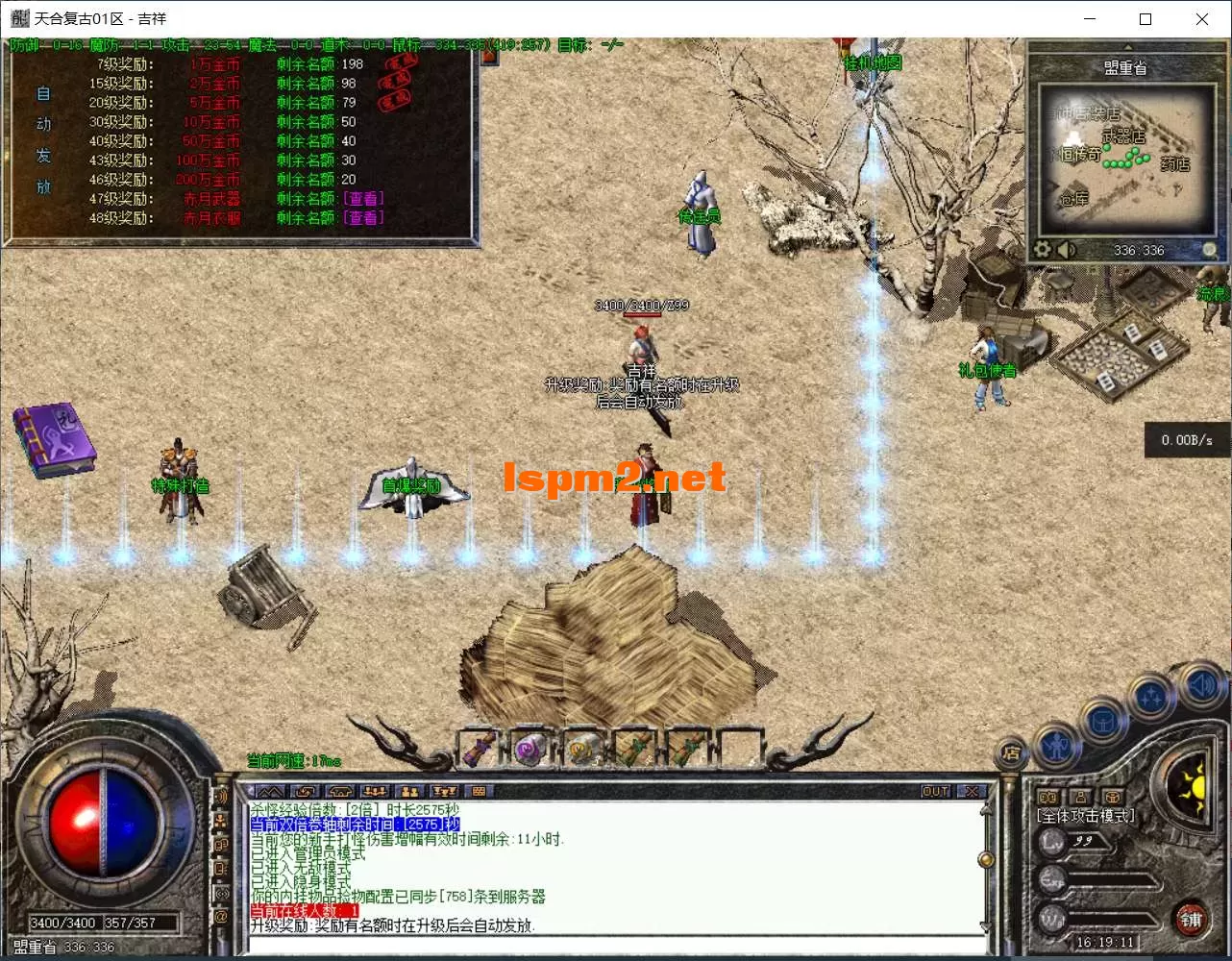Open the skills sparkle round button
The image size is (1232, 961).
1150,697
